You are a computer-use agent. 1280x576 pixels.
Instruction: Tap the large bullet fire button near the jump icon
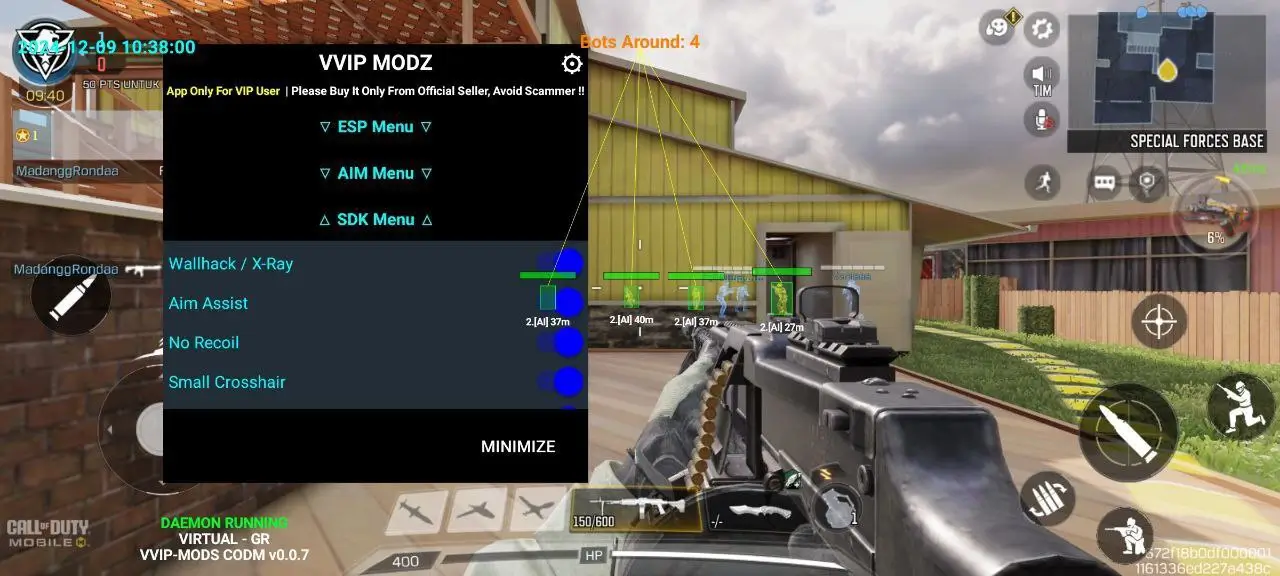click(1128, 434)
